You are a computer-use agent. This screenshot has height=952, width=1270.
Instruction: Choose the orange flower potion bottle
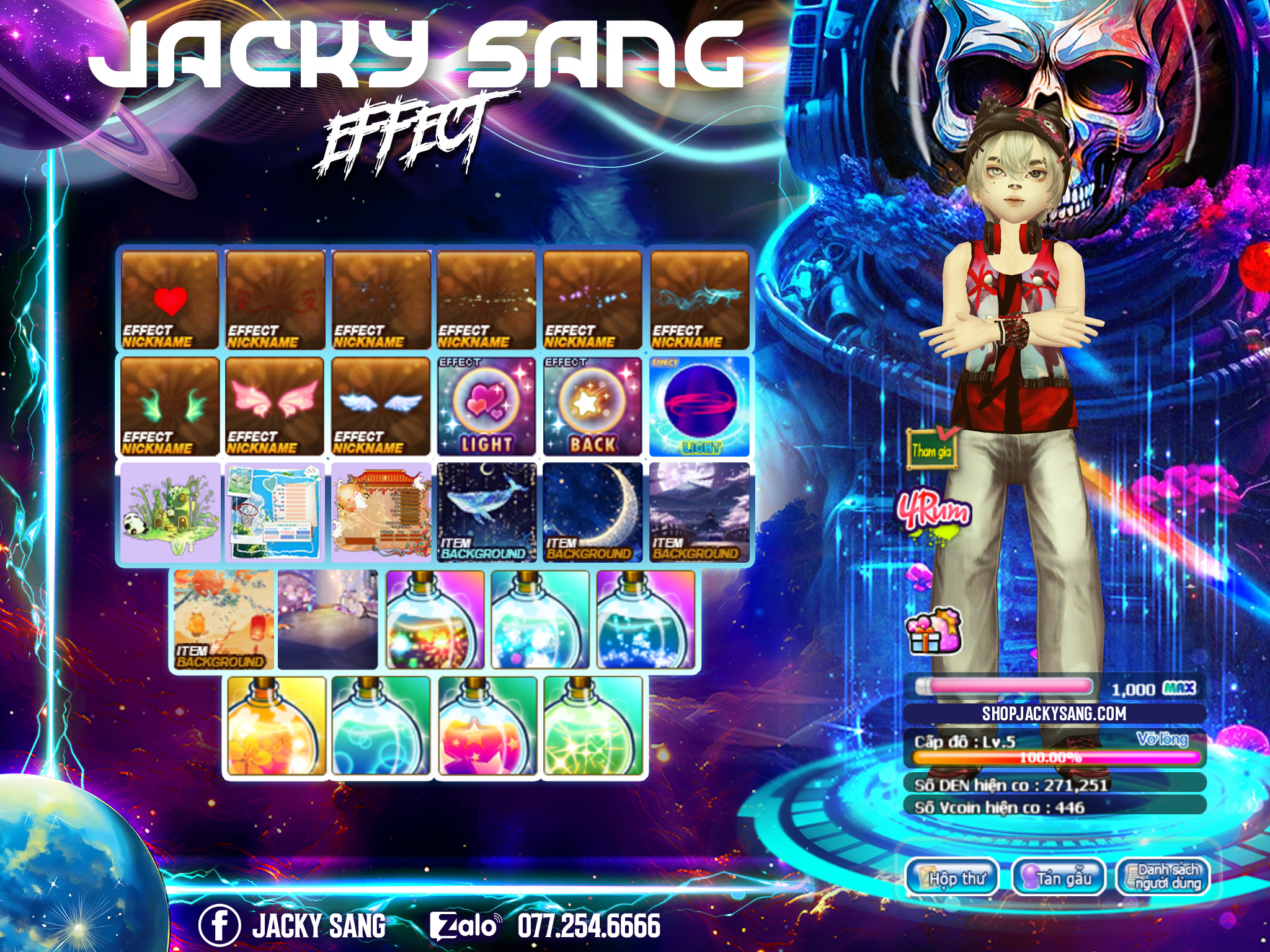[x=277, y=726]
